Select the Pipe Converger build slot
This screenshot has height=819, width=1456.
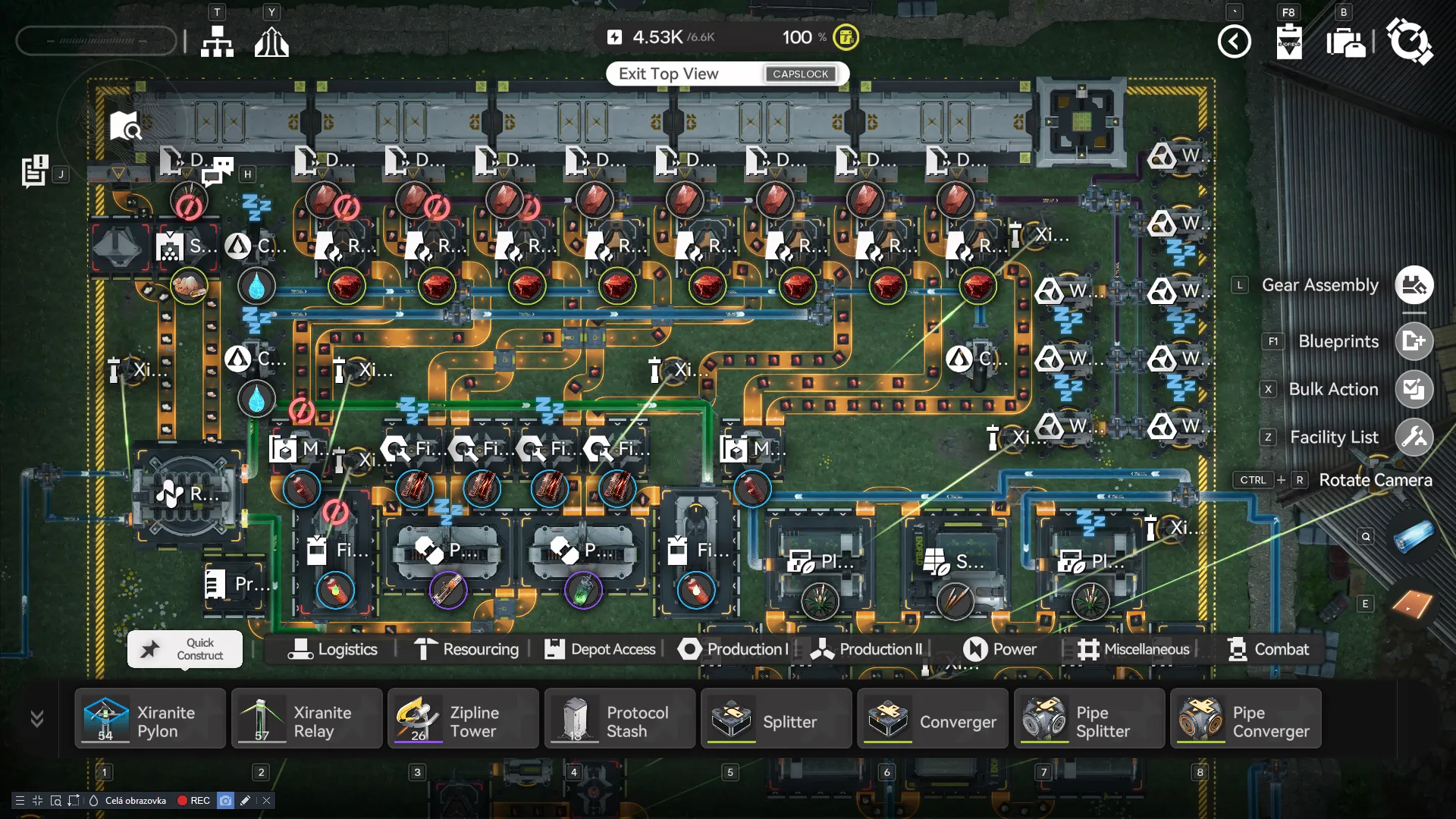(1245, 719)
